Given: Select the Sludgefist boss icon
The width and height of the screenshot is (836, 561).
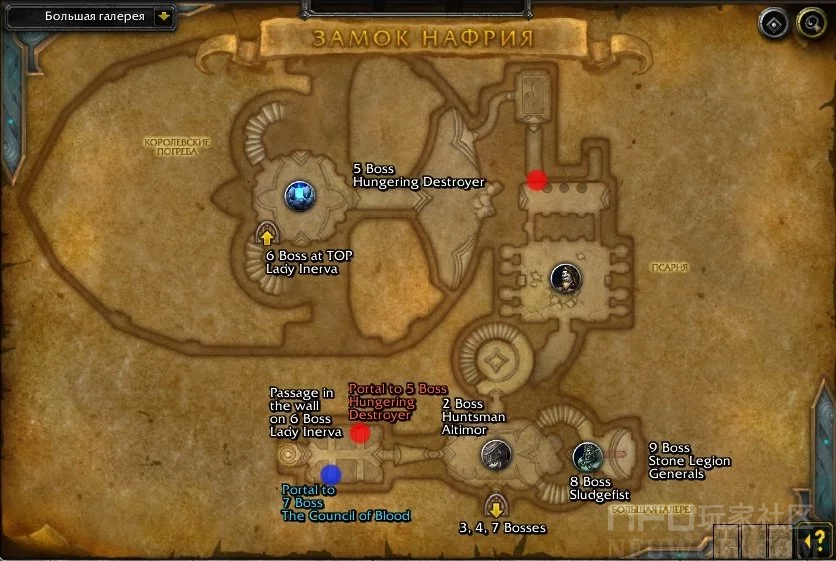Looking at the screenshot, I should pyautogui.click(x=587, y=457).
